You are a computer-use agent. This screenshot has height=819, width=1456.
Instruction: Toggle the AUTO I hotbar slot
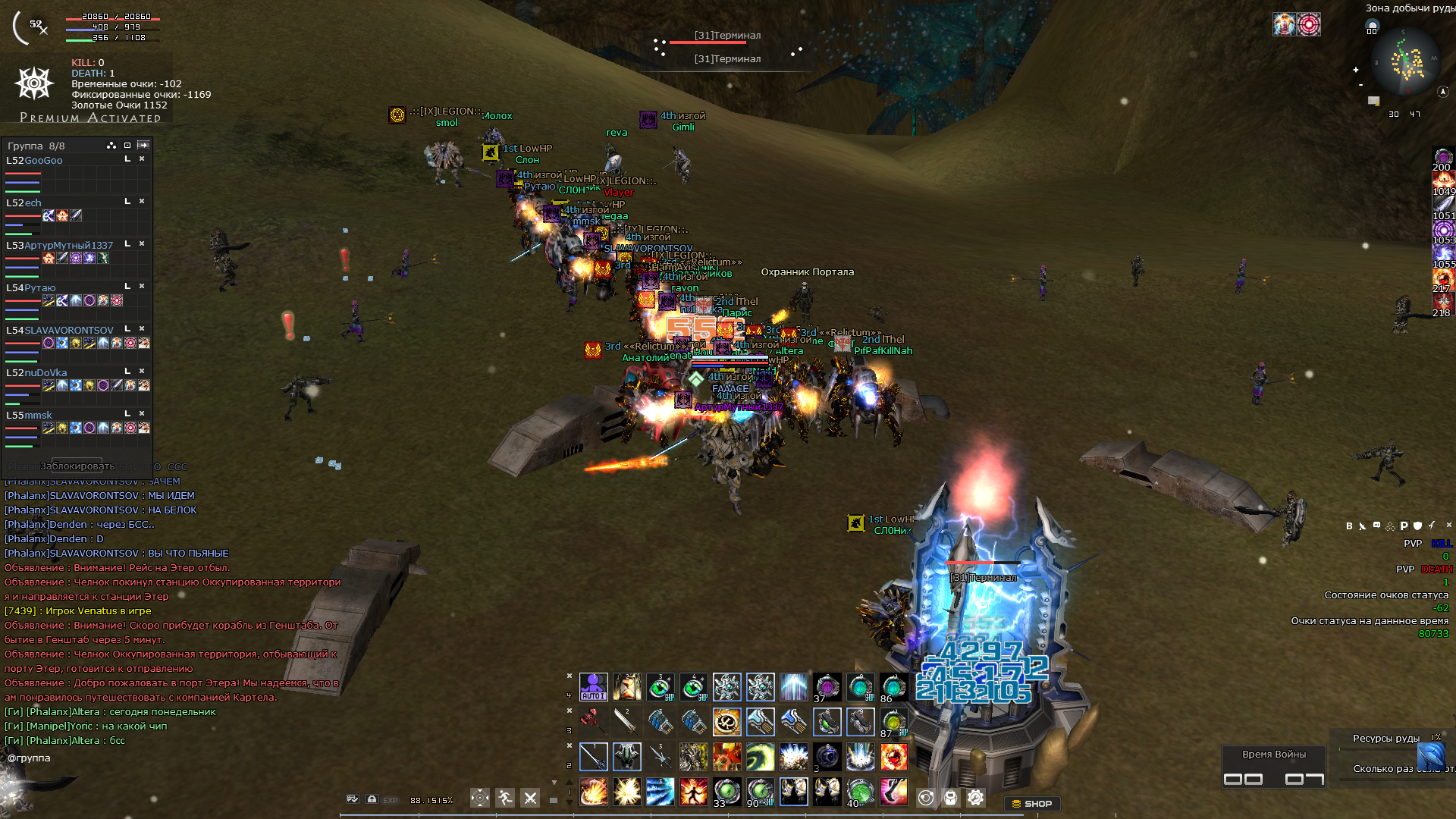tap(593, 687)
